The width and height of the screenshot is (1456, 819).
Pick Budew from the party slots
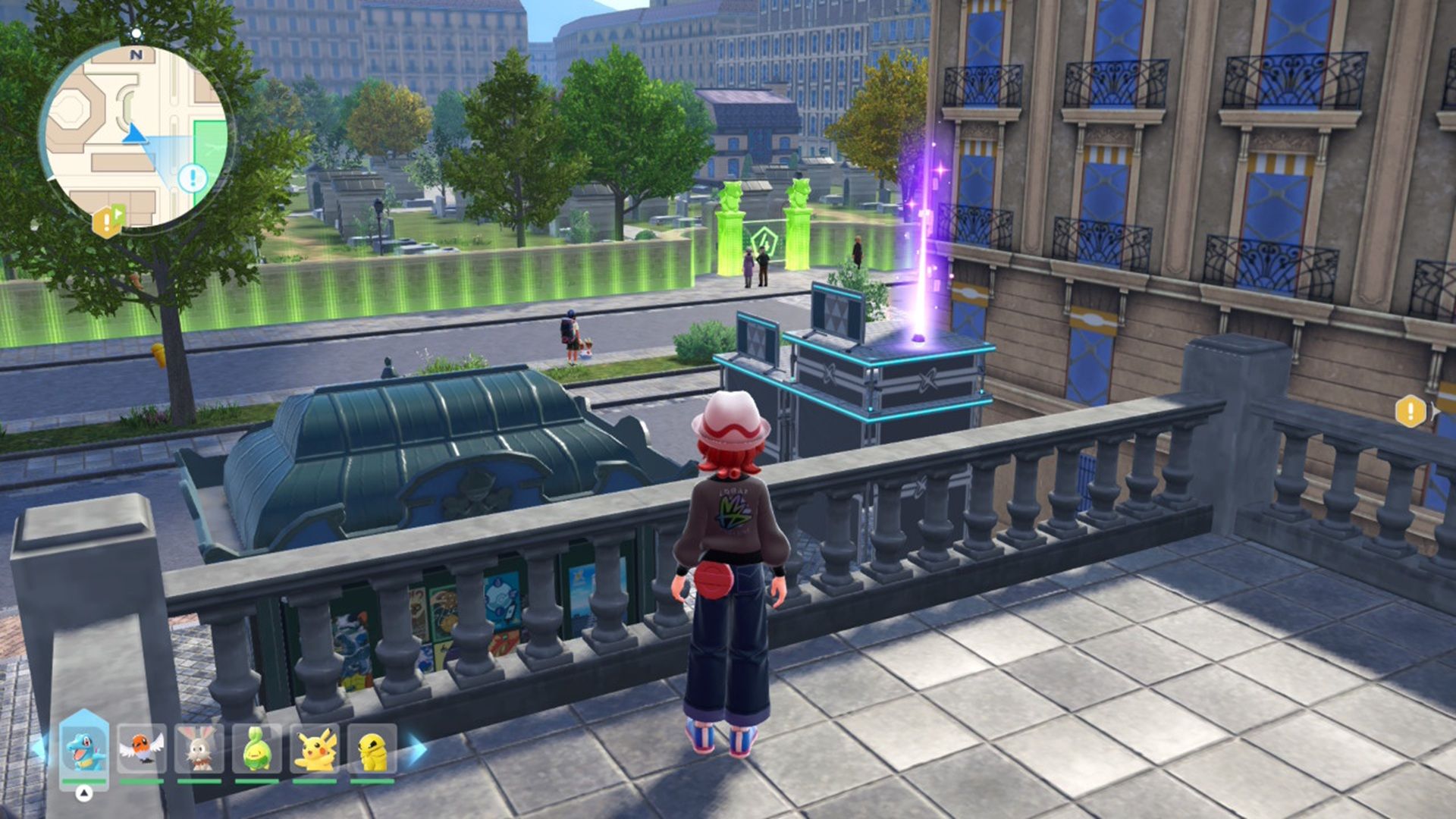coord(257,748)
